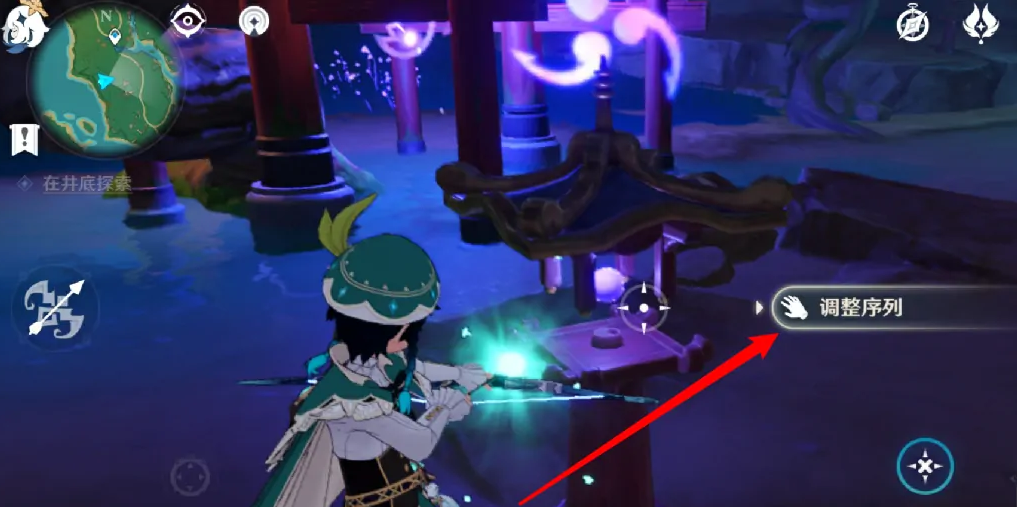
Task: Tap the Paimon menu icon
Action: pos(25,24)
